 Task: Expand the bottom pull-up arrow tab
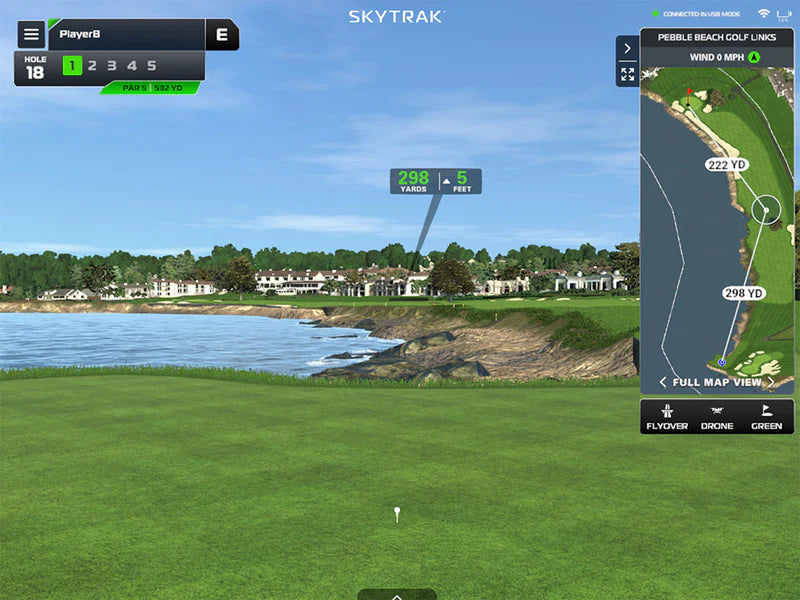pos(397,595)
